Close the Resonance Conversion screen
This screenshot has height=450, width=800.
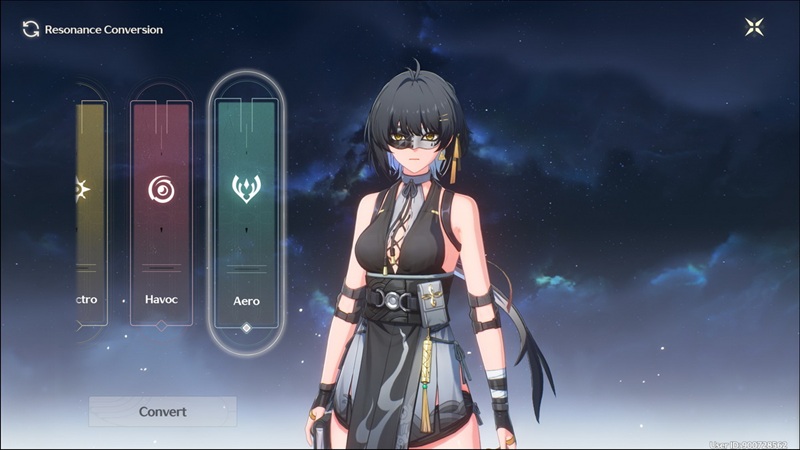[x=755, y=28]
